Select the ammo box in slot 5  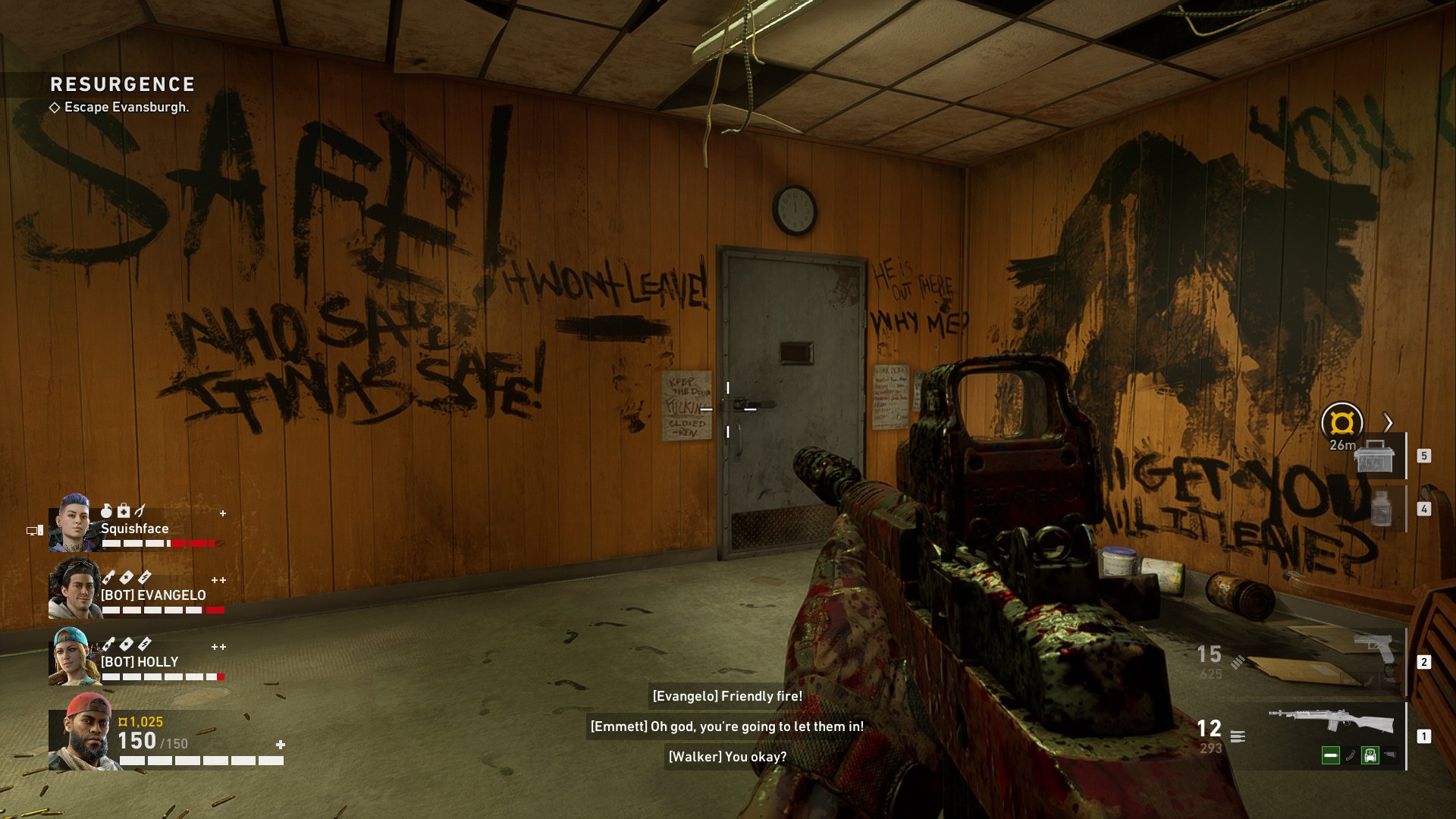click(1374, 456)
